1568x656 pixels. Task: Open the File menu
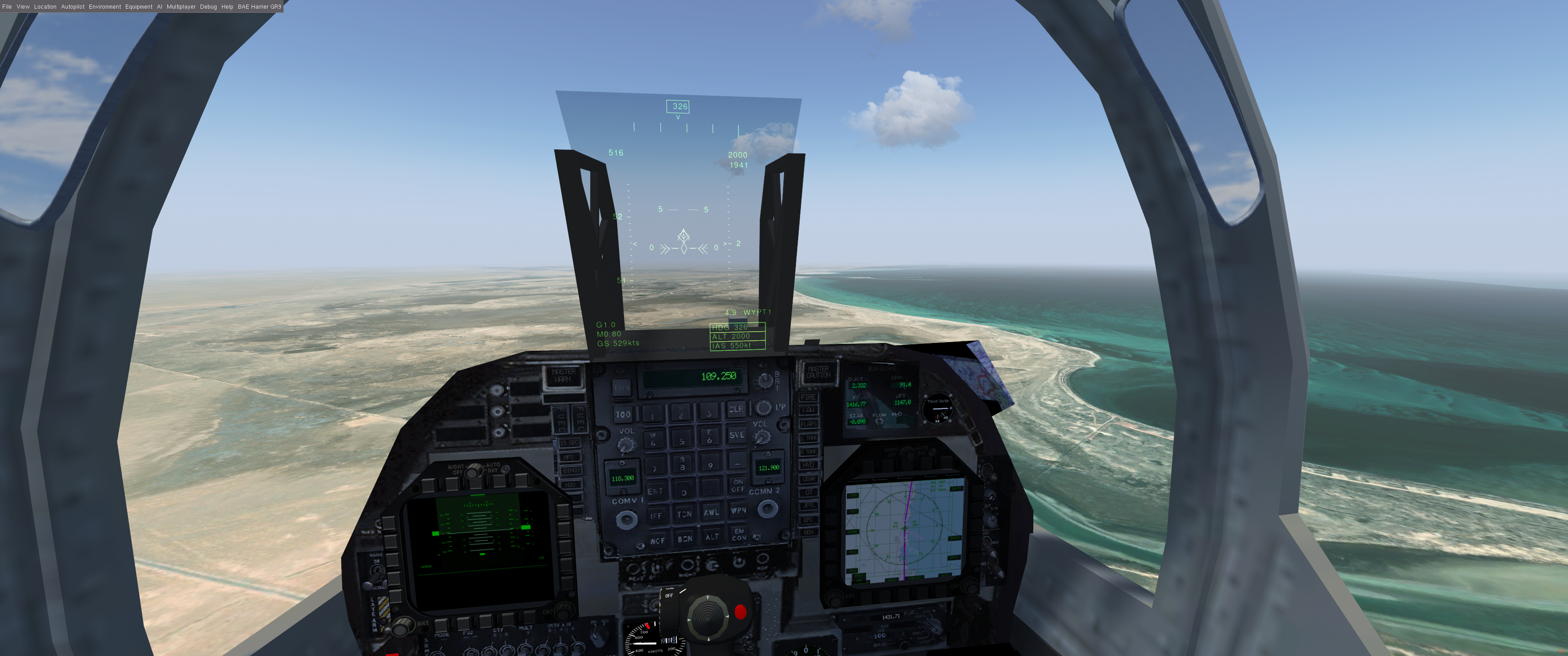point(7,7)
